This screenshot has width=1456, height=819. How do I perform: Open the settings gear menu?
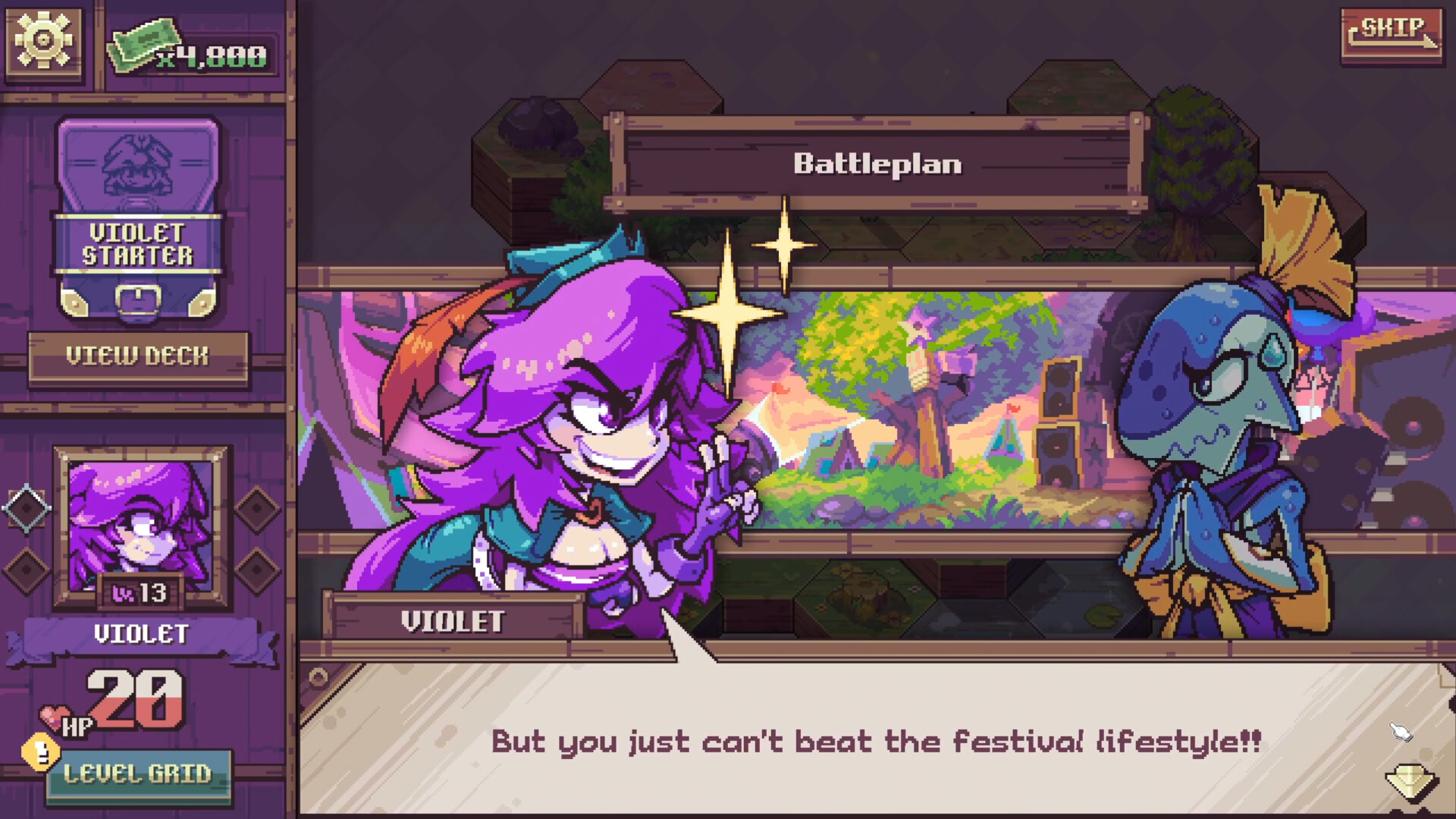(42, 38)
